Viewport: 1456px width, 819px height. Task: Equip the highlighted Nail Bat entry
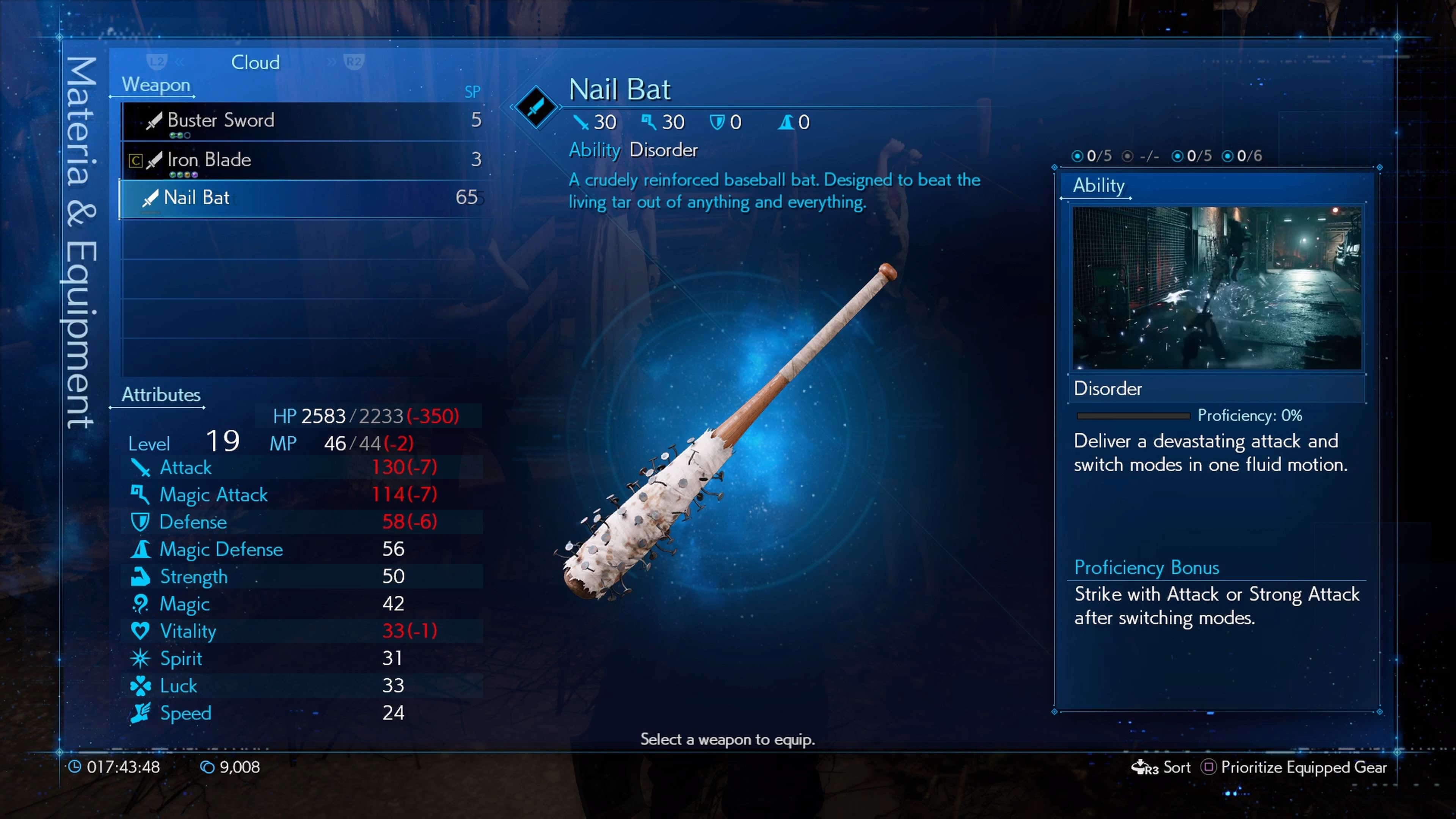305,198
